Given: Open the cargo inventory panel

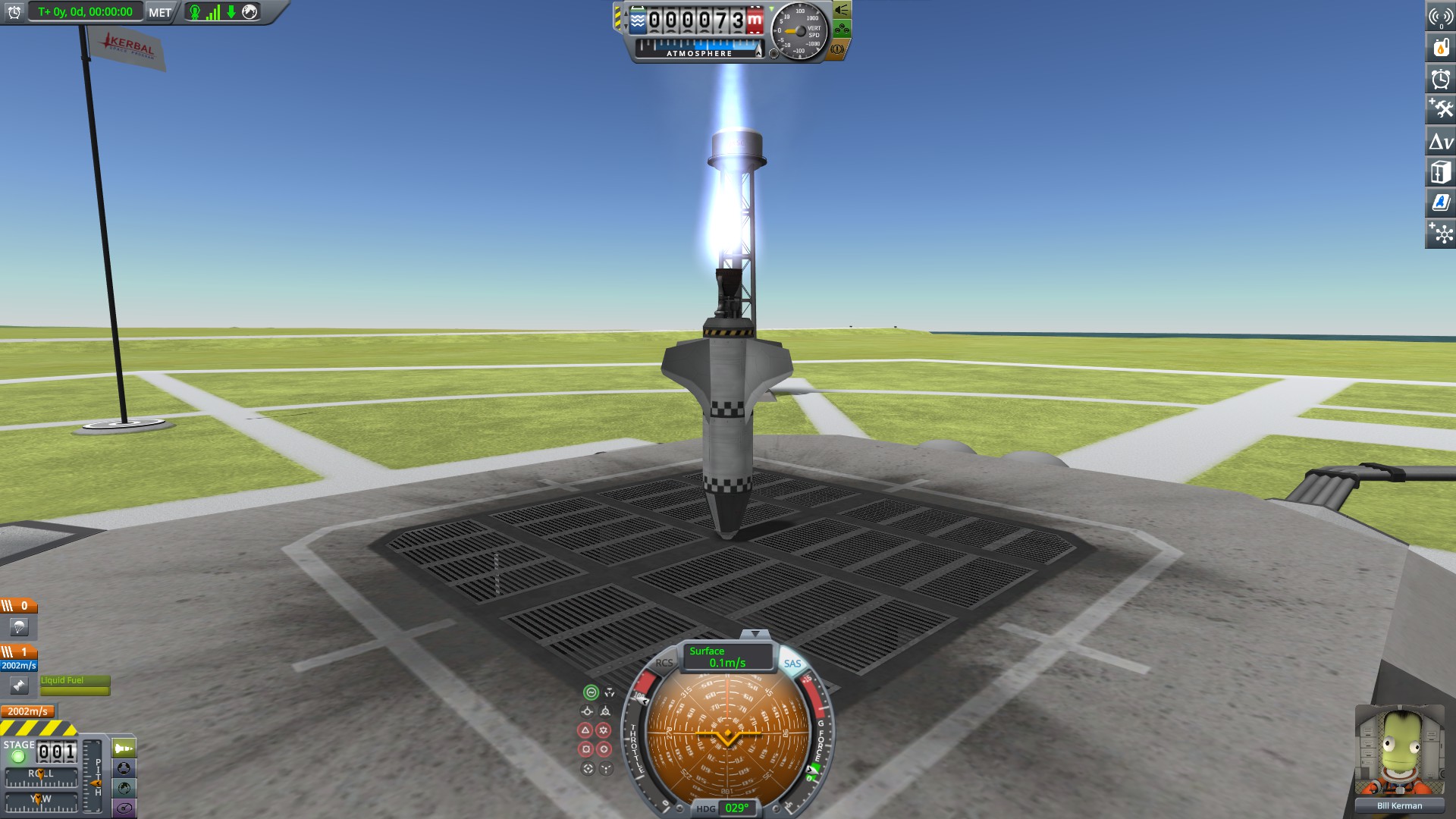Looking at the screenshot, I should pyautogui.click(x=1440, y=171).
